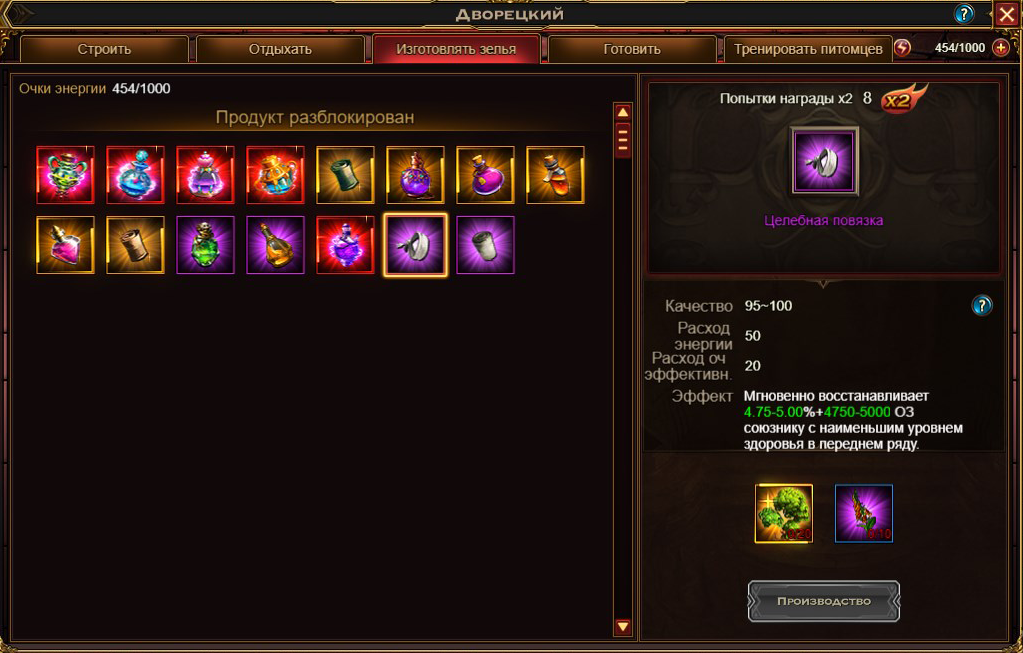Open help next to the Качество row
The image size is (1023, 653).
[x=982, y=305]
